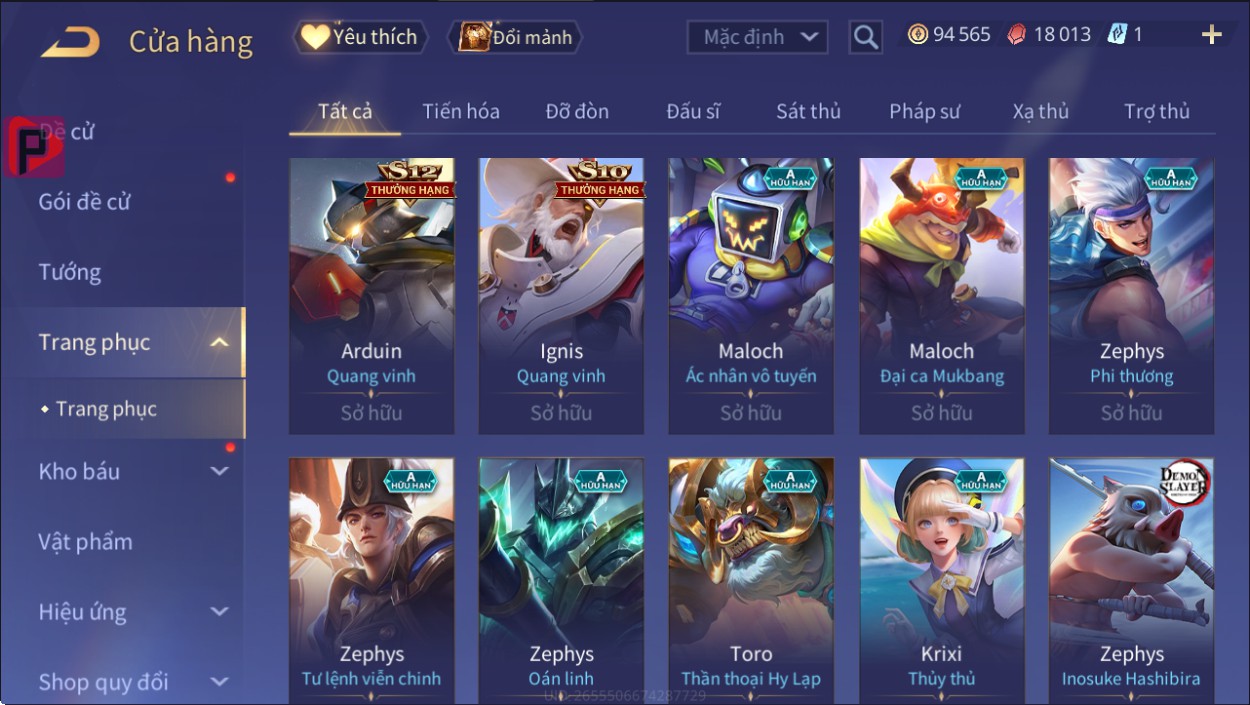Switch to the Tiến hóa tab
Viewport: 1250px width, 705px height.
460,111
